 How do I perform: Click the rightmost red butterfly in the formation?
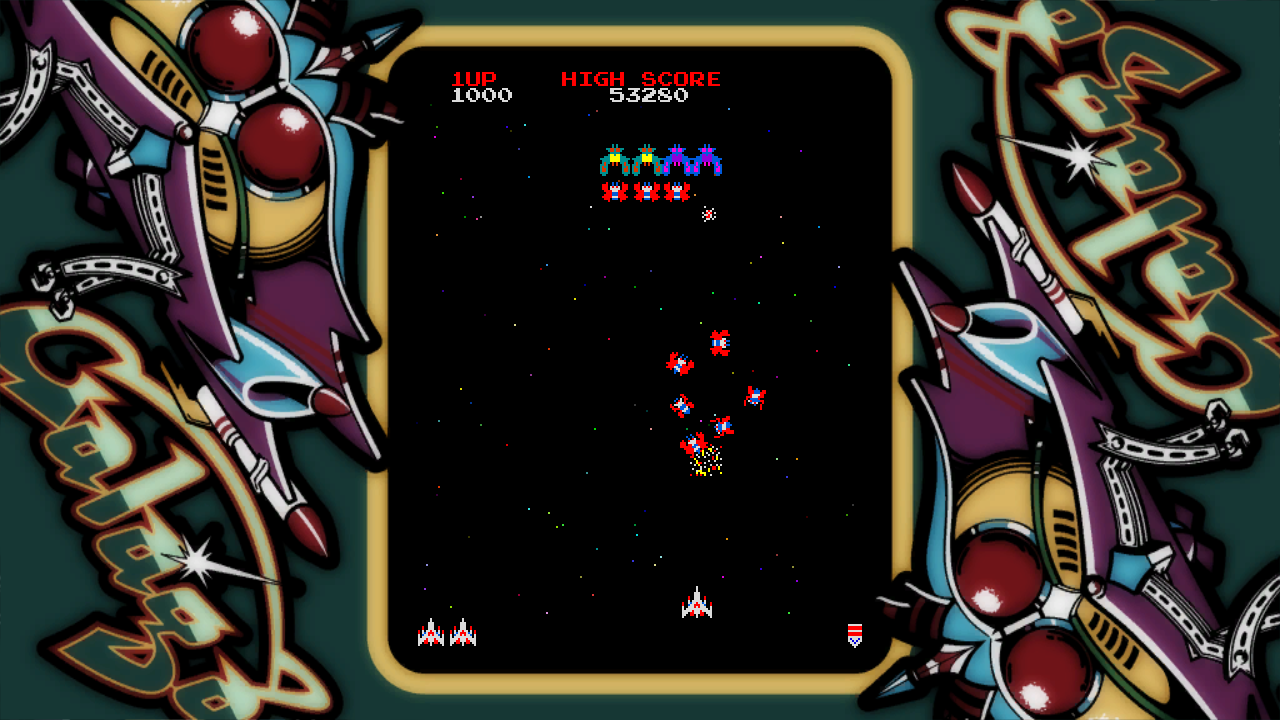pos(676,191)
